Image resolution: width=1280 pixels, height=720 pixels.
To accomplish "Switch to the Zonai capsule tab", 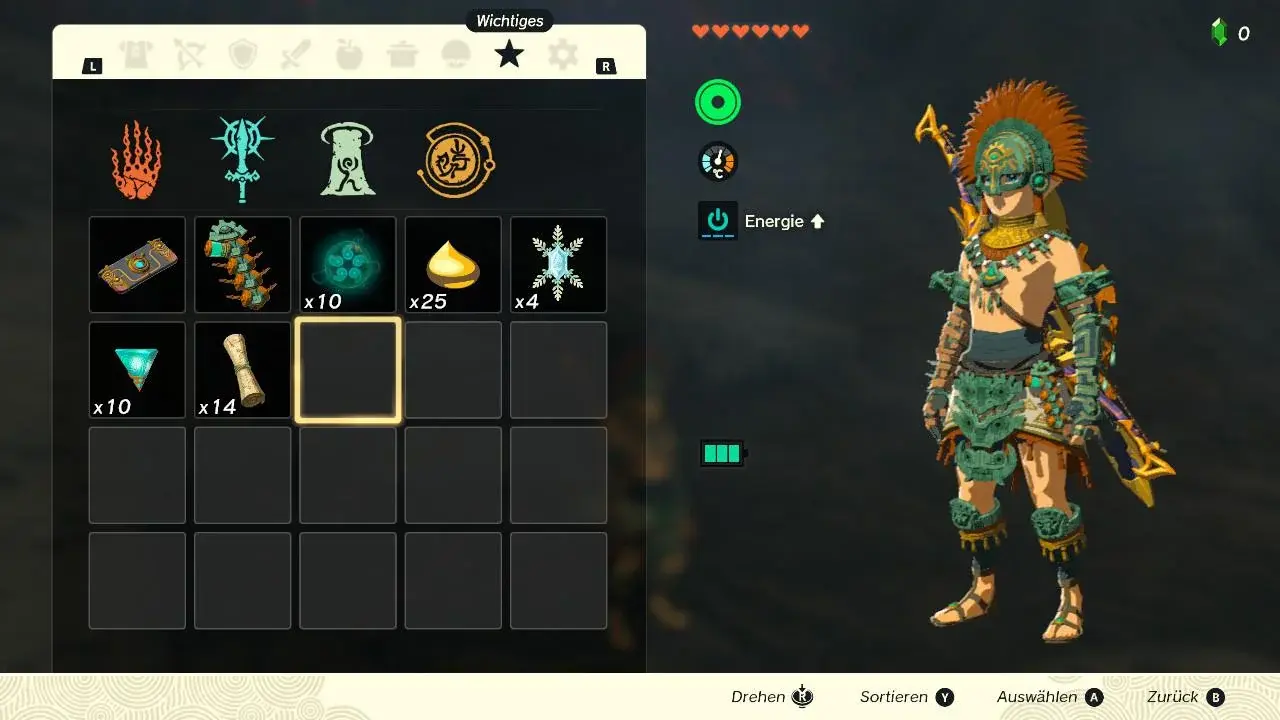I will [456, 55].
